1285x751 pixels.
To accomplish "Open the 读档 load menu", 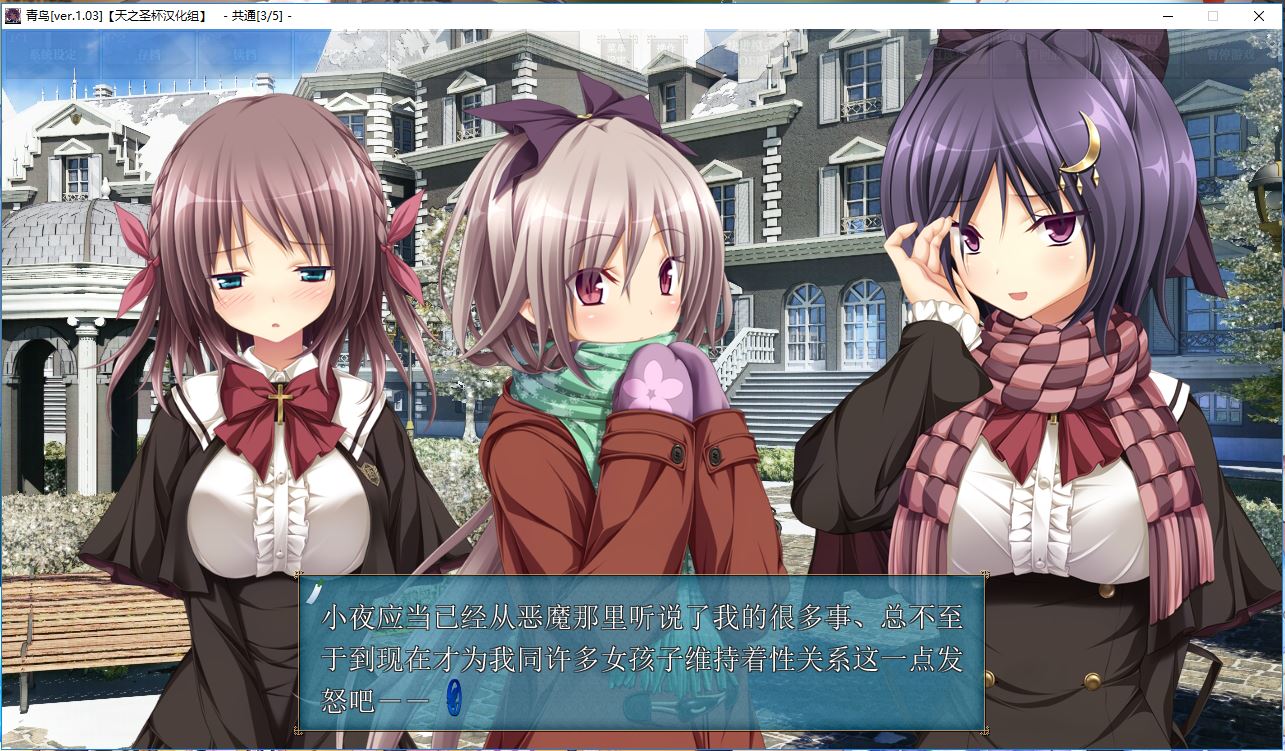I will point(244,55).
